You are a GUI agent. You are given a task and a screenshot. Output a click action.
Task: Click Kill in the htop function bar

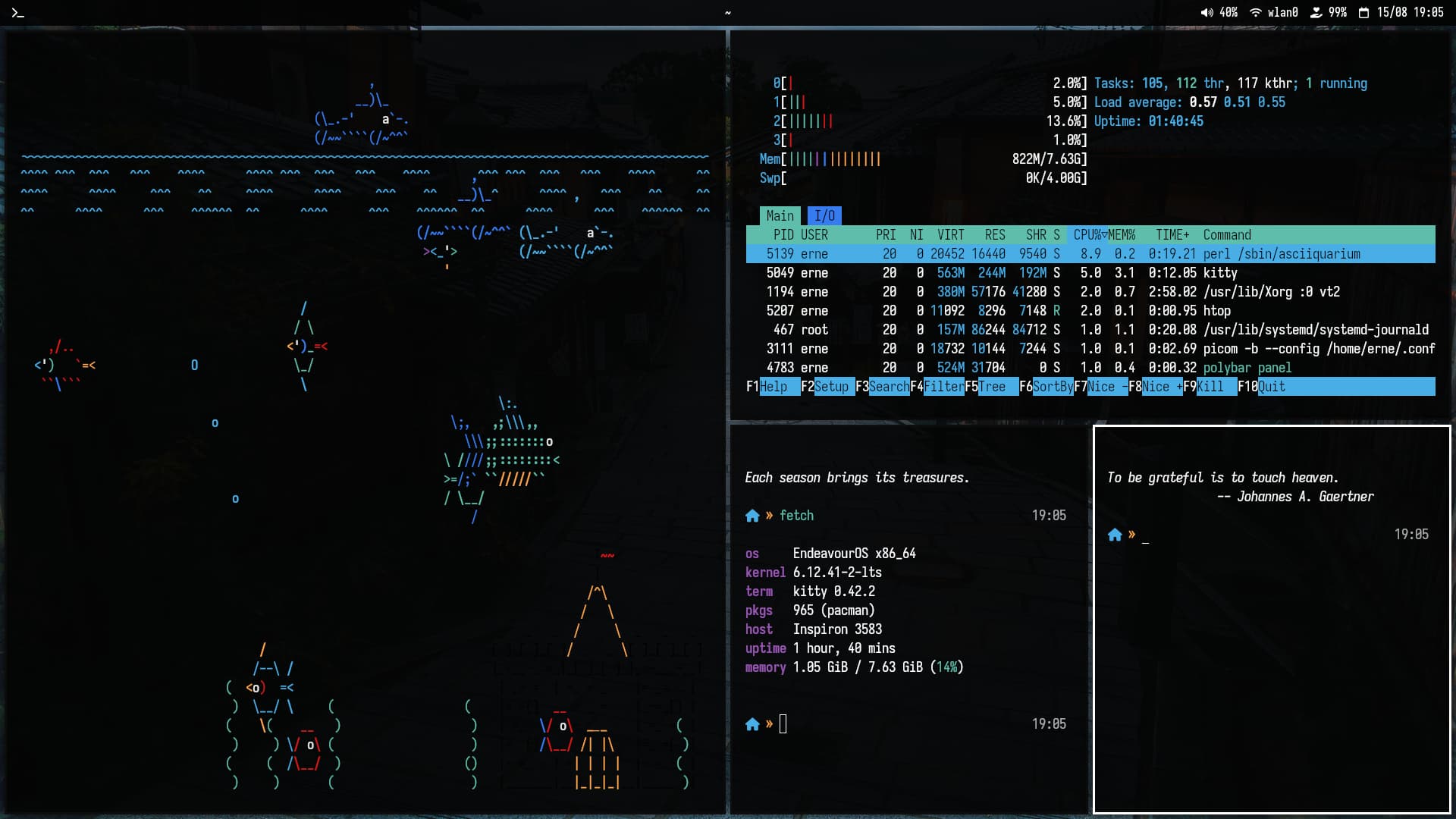coord(1210,387)
